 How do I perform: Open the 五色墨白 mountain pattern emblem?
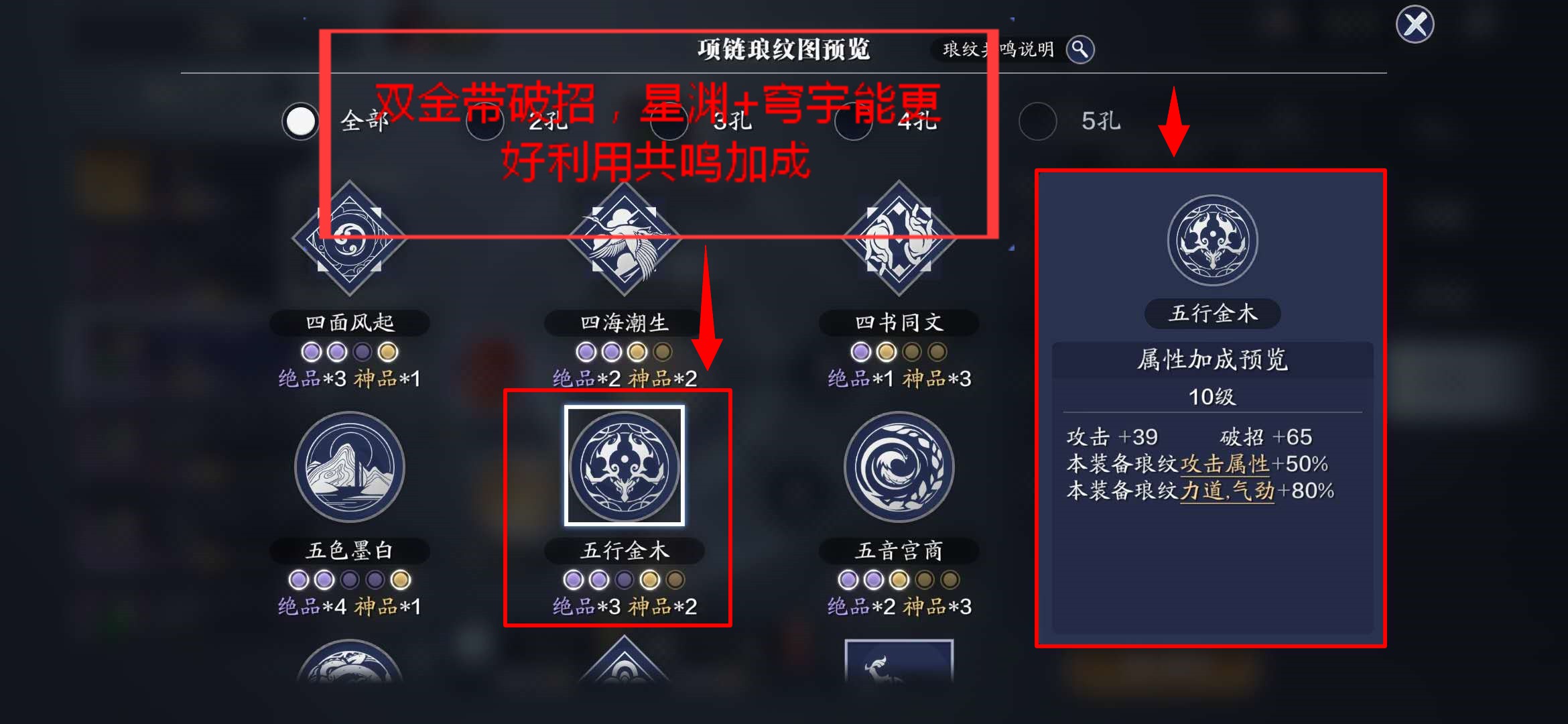350,467
